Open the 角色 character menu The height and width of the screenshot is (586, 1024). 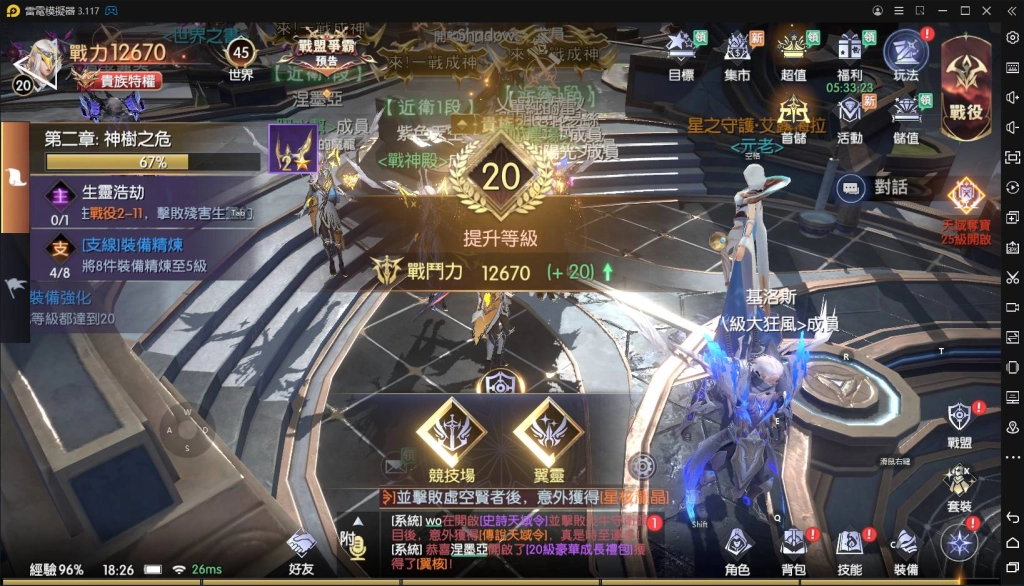tap(737, 551)
